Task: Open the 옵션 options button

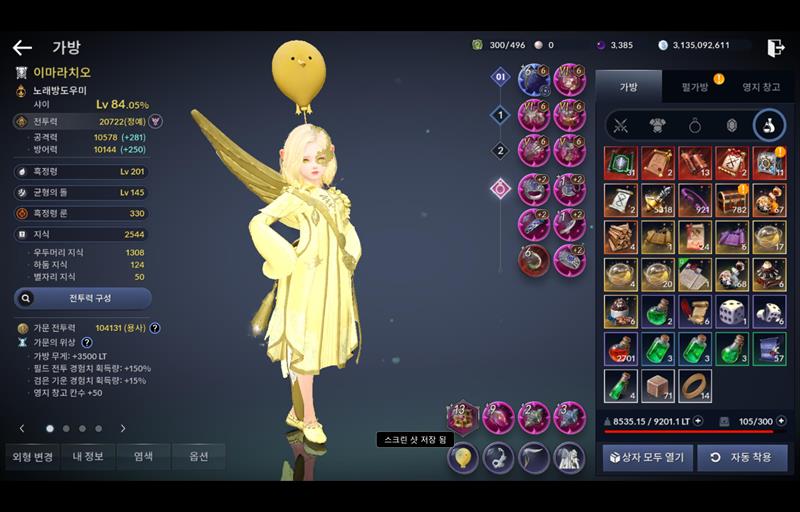Action: click(x=198, y=456)
